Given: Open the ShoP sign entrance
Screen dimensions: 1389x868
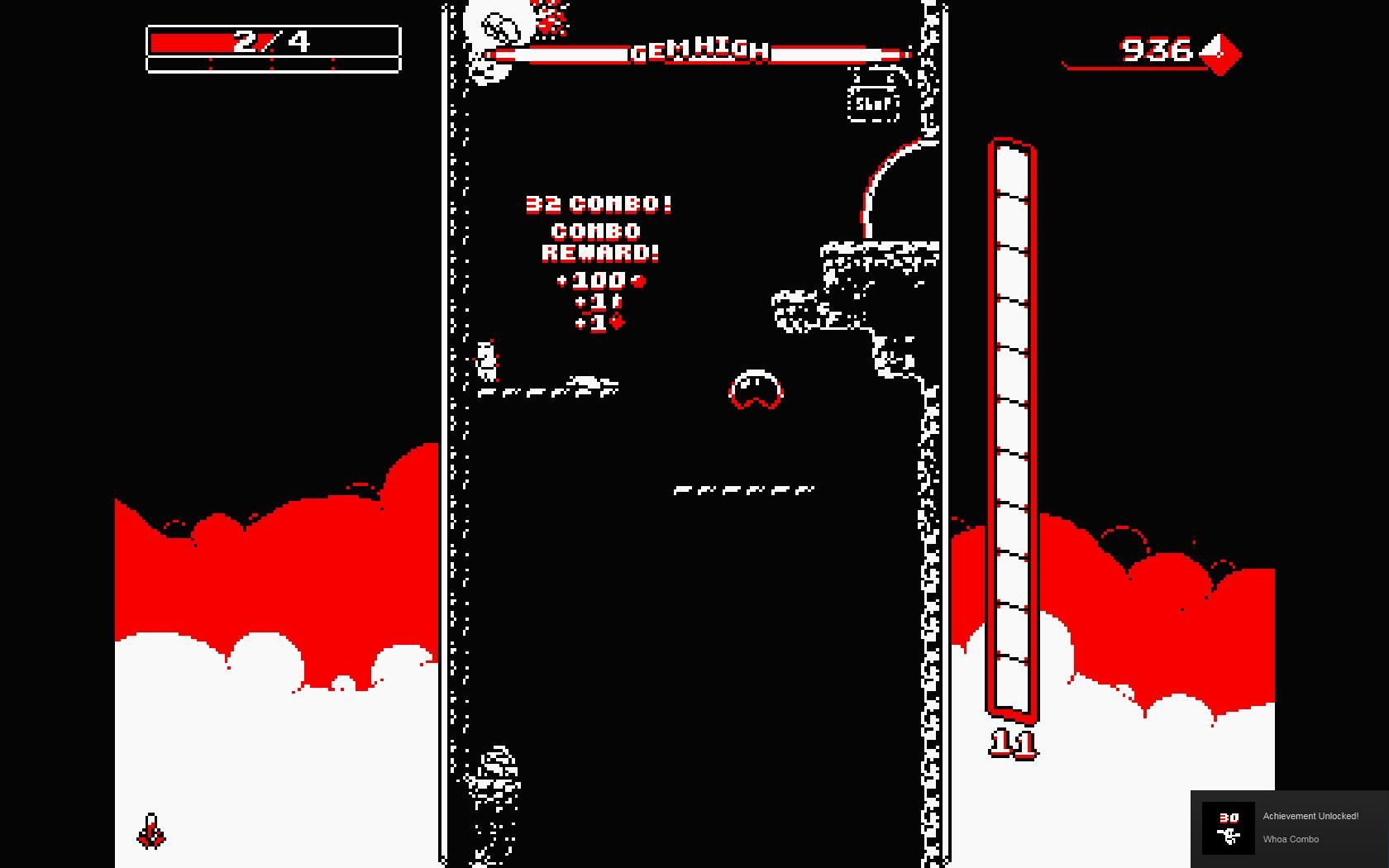Looking at the screenshot, I should click(x=872, y=104).
